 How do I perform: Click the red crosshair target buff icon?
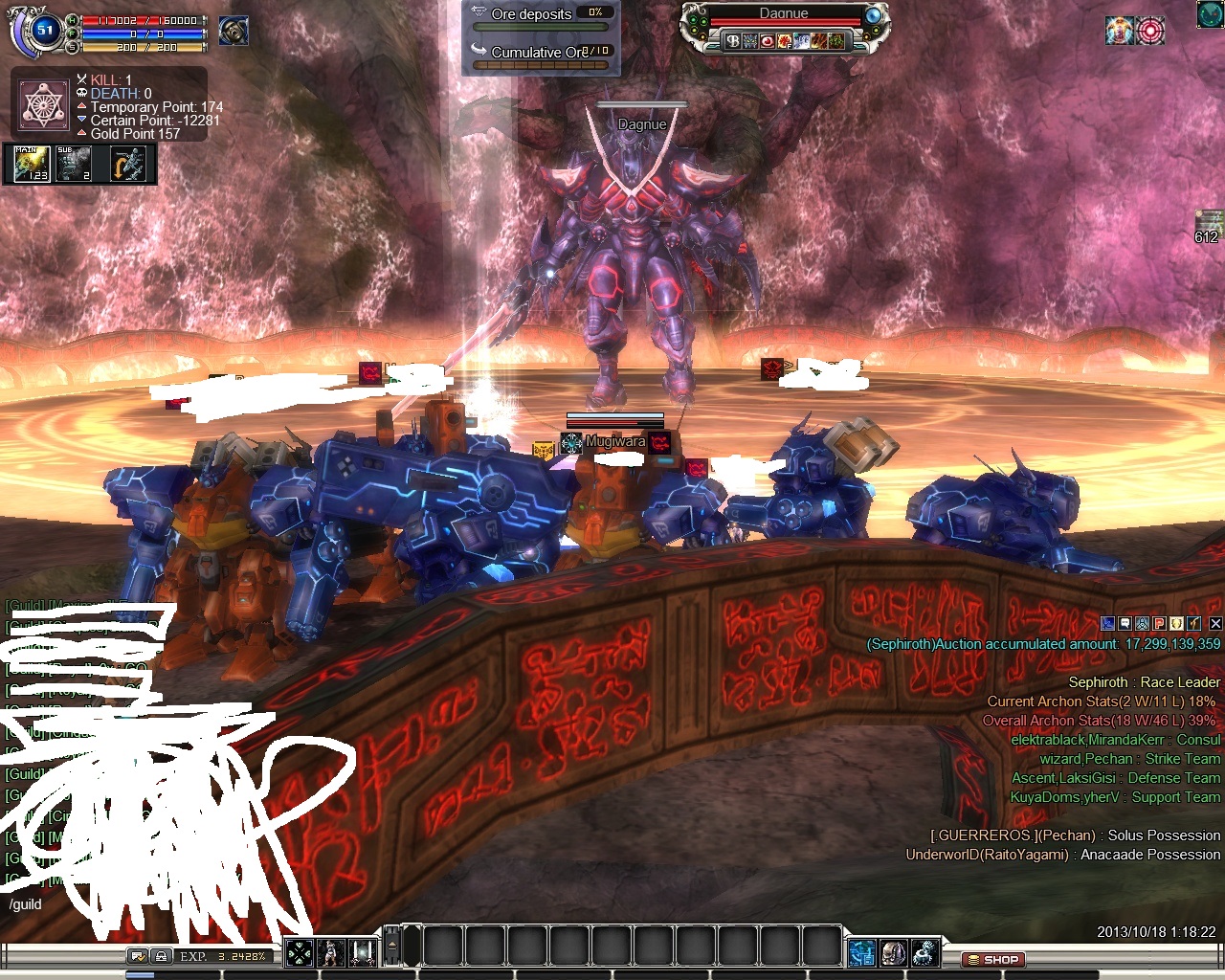(1150, 31)
